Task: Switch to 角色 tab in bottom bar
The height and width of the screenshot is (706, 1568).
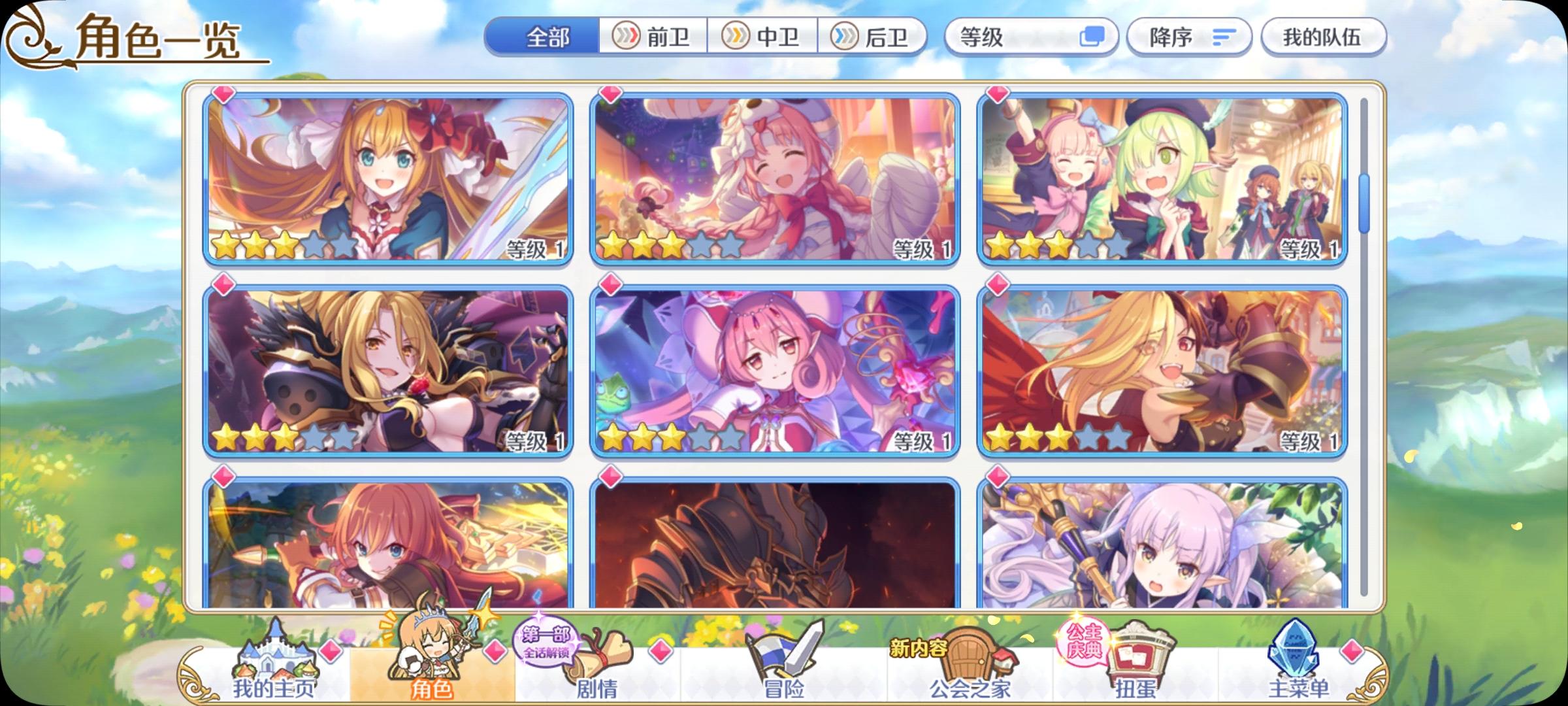Action: click(434, 686)
